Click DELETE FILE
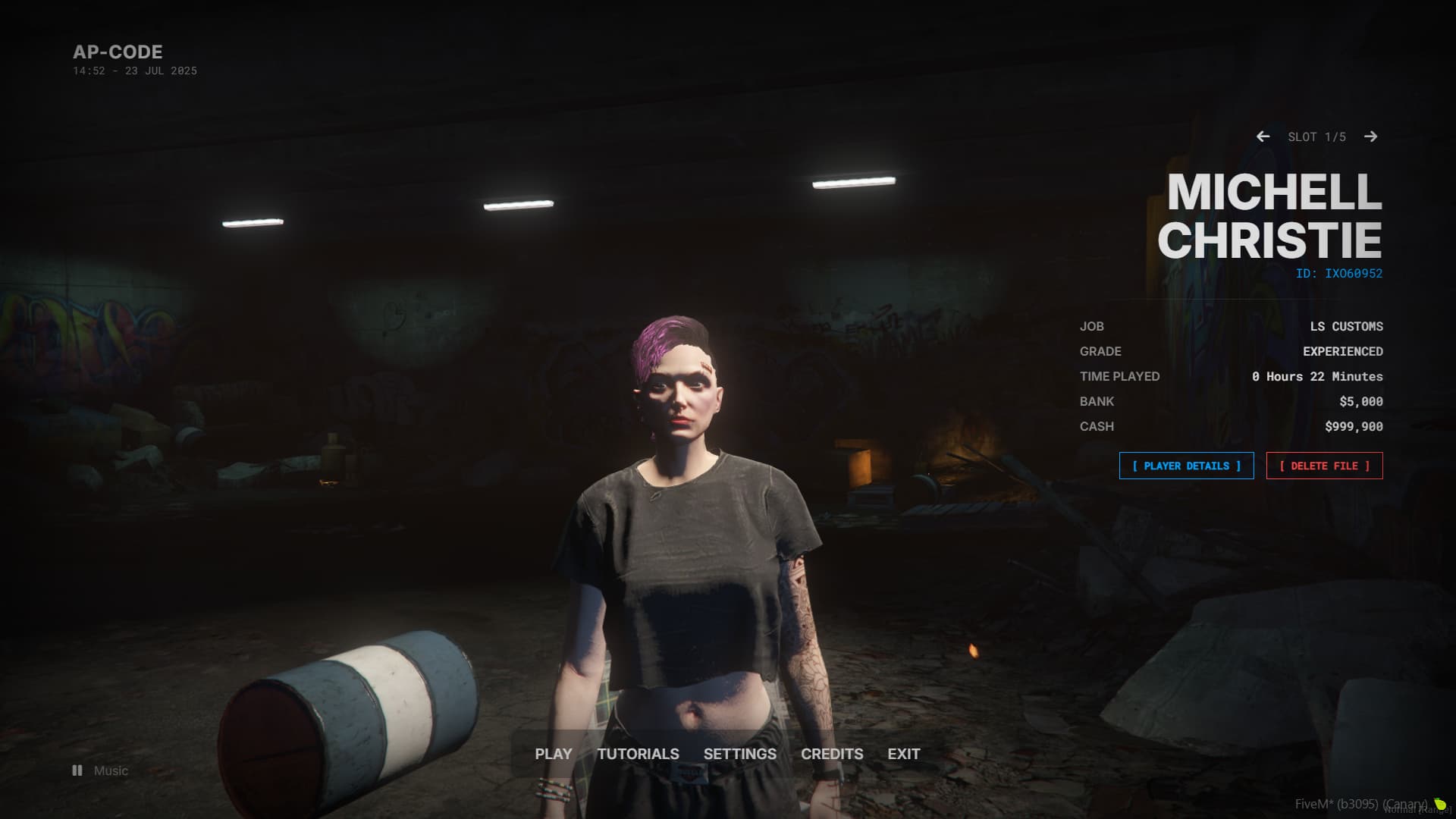Screen dimensions: 1456x819 tap(1324, 466)
